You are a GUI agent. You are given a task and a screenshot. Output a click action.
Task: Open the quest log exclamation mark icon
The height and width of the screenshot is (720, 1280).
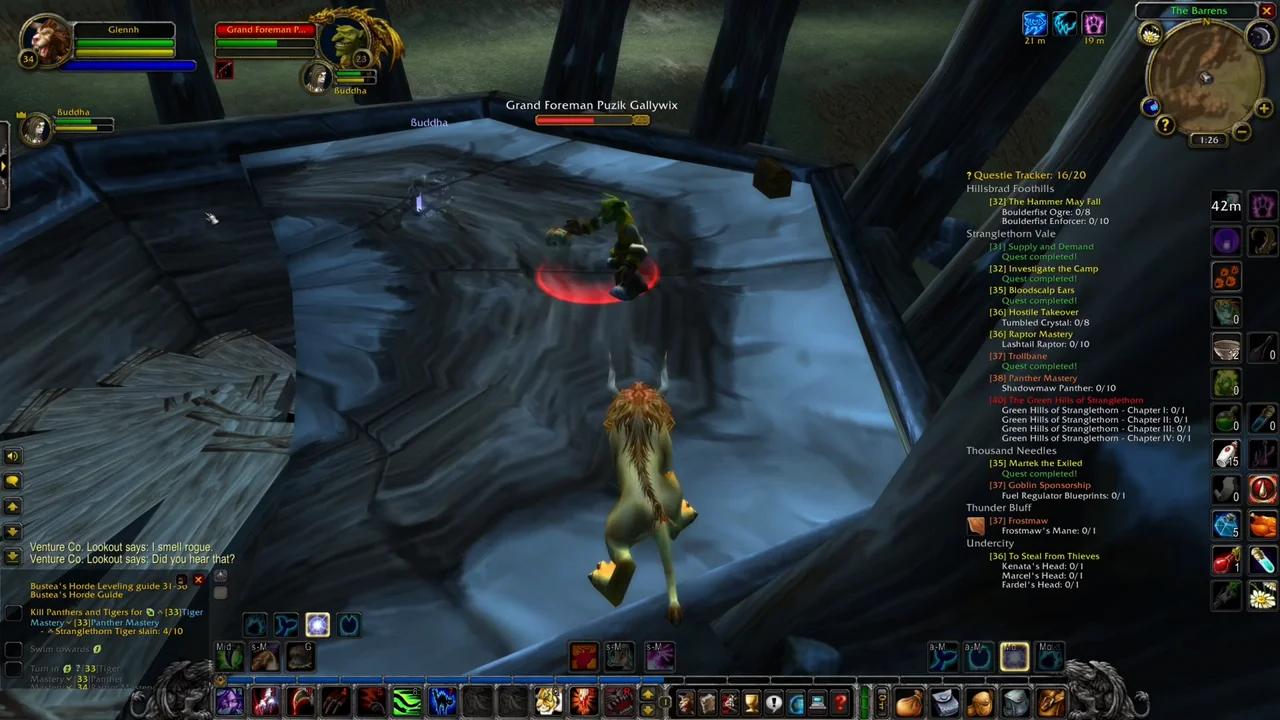773,702
